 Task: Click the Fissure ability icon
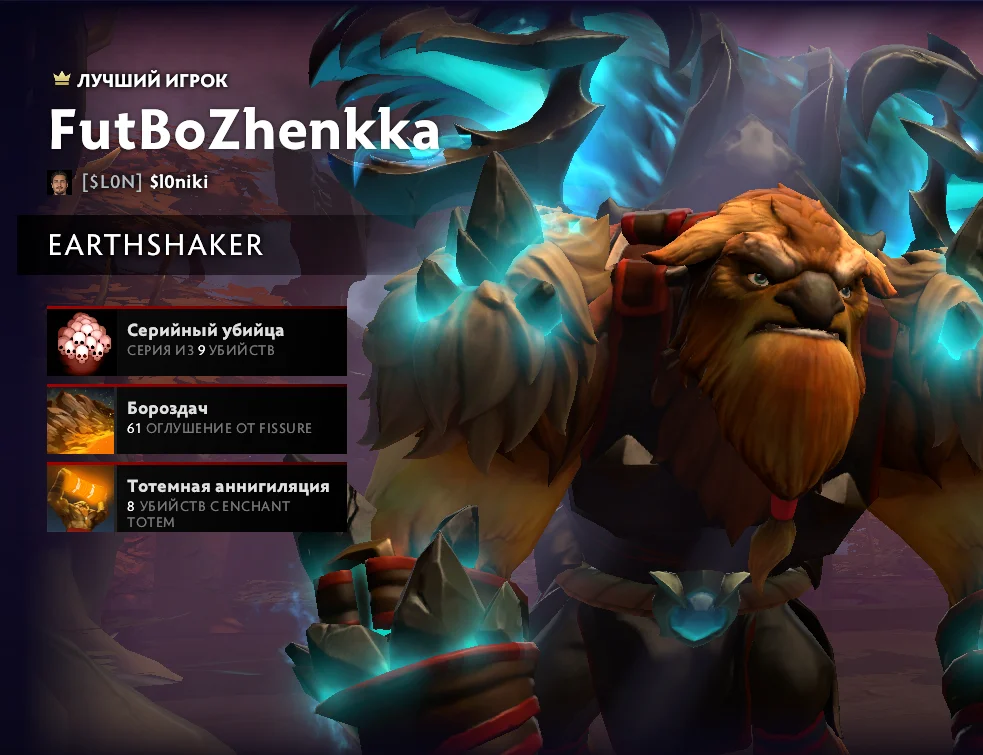coord(82,419)
